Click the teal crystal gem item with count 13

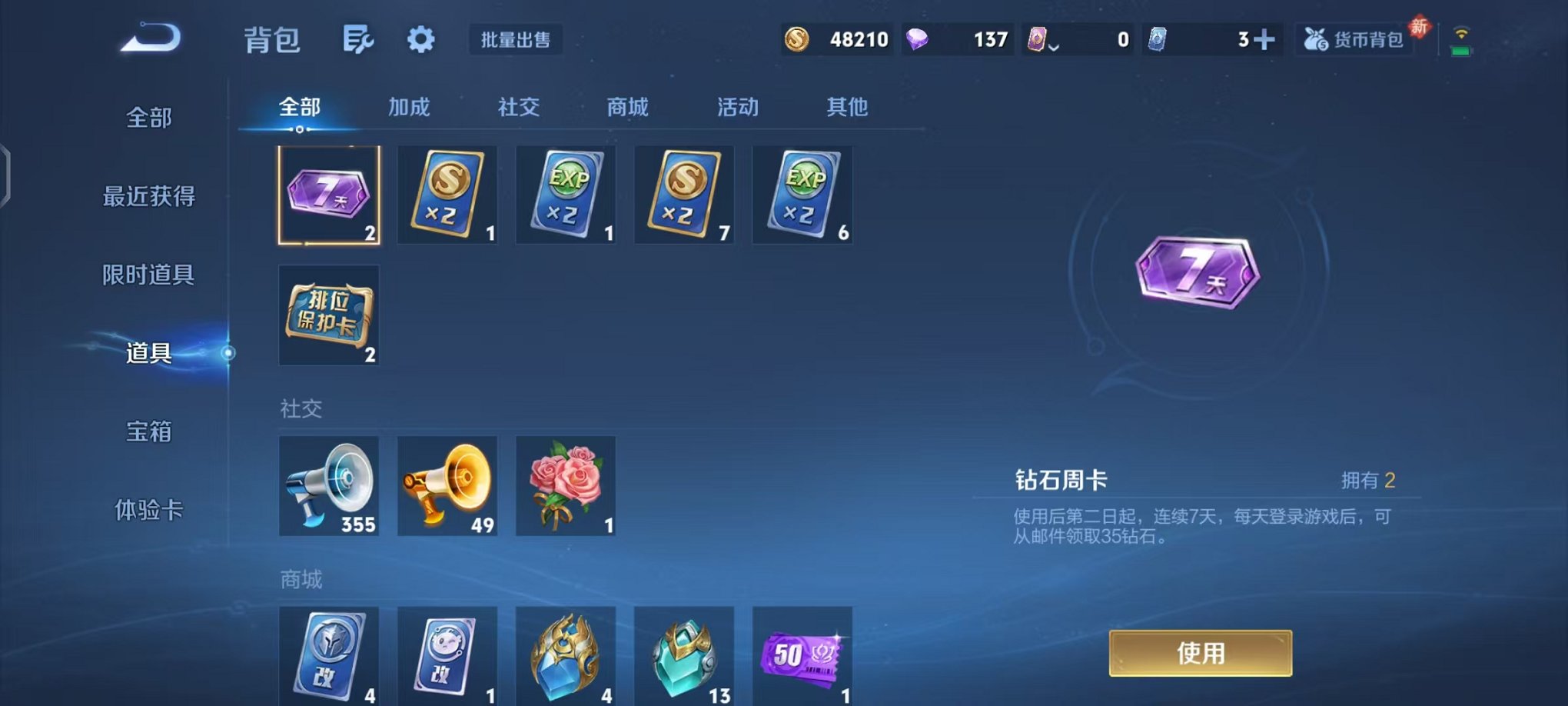684,658
